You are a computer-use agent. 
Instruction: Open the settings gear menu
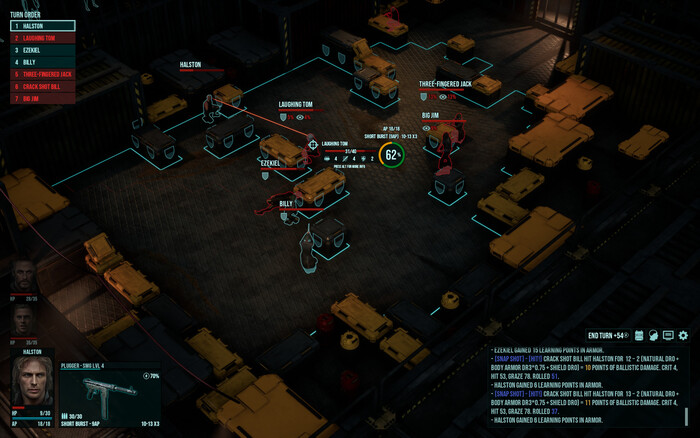coord(684,335)
